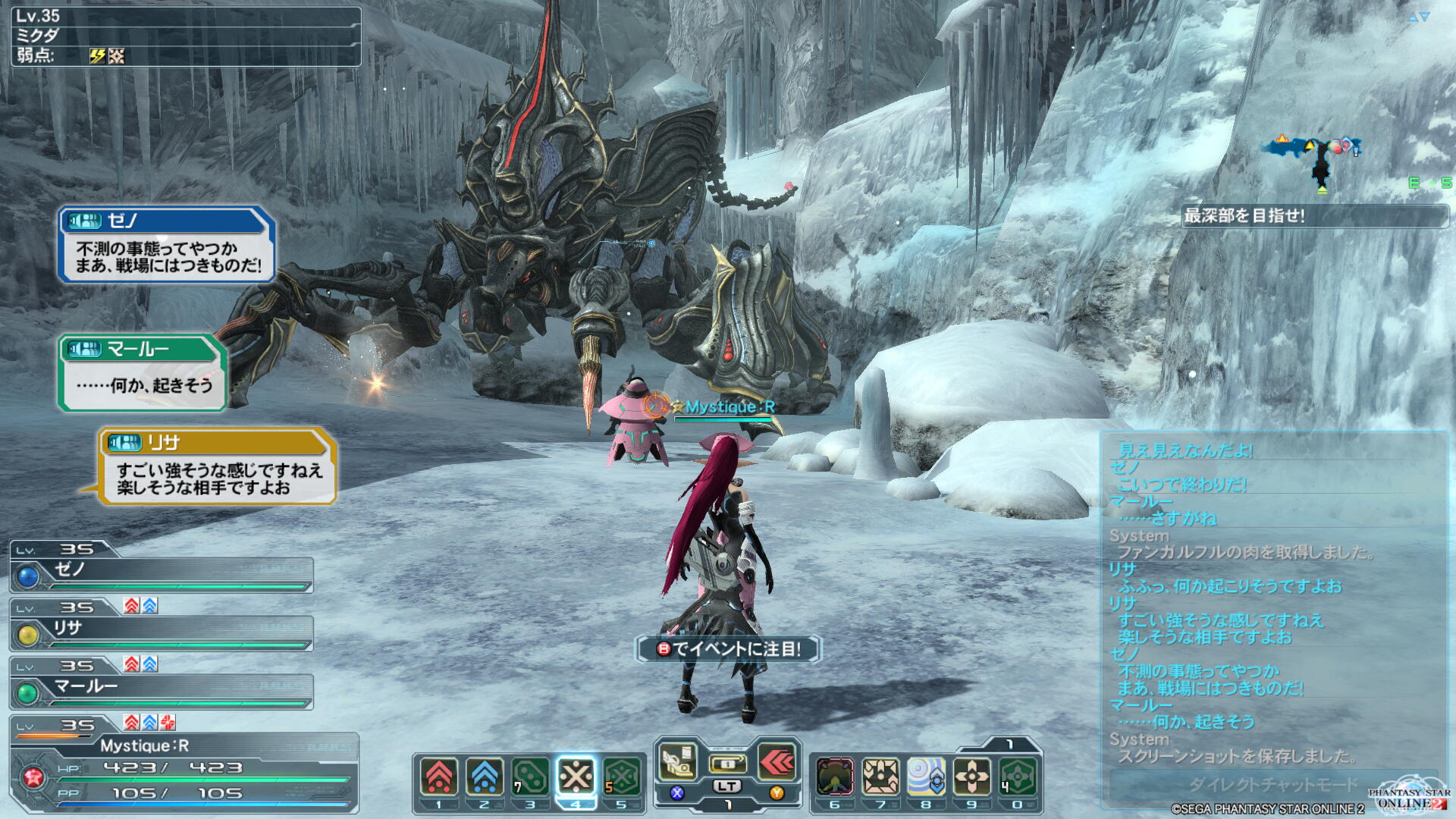Screen dimensions: 1456x819
Task: Open the 最深部を目指せ! objective tracker
Action: coord(1315,216)
